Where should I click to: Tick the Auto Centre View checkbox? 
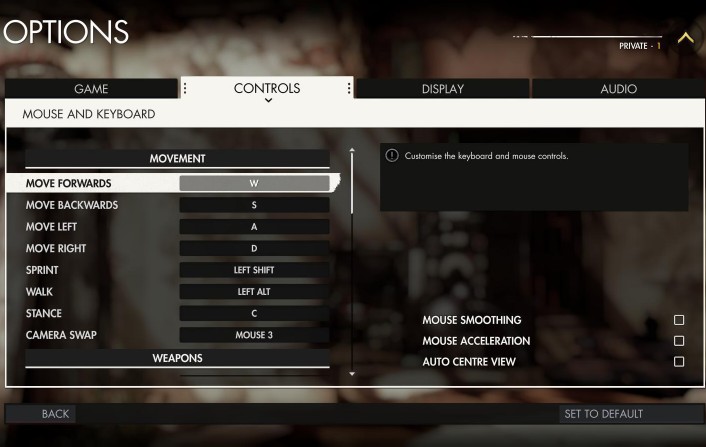pyautogui.click(x=679, y=362)
